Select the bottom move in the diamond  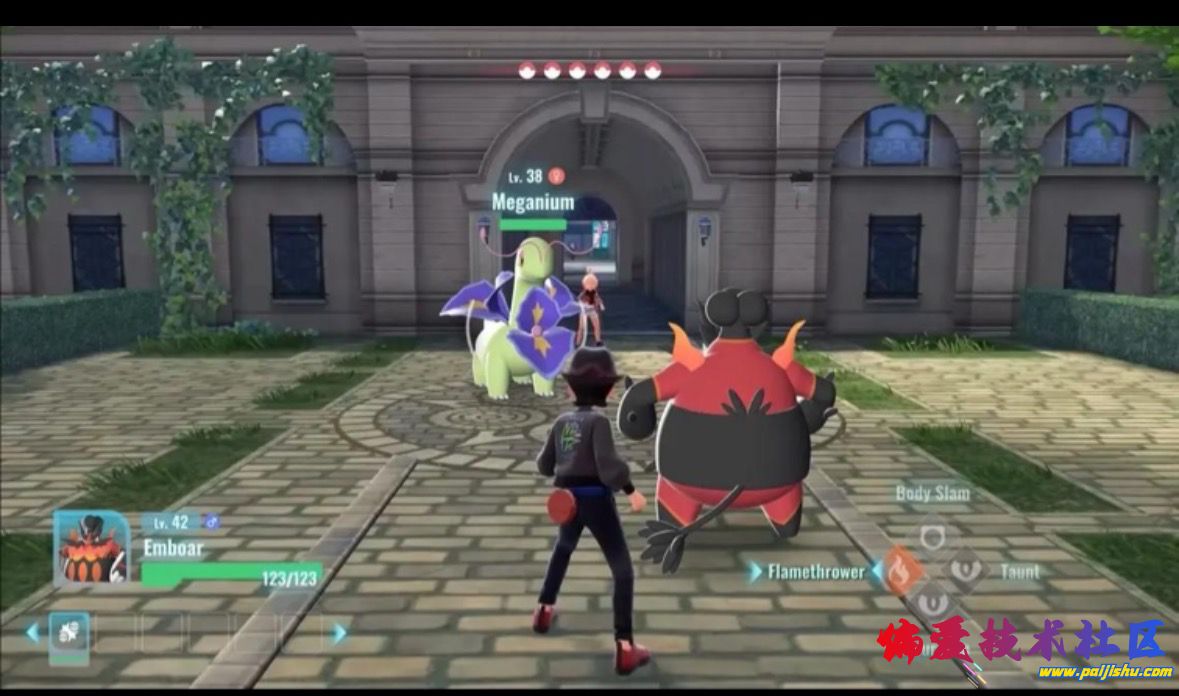point(933,602)
